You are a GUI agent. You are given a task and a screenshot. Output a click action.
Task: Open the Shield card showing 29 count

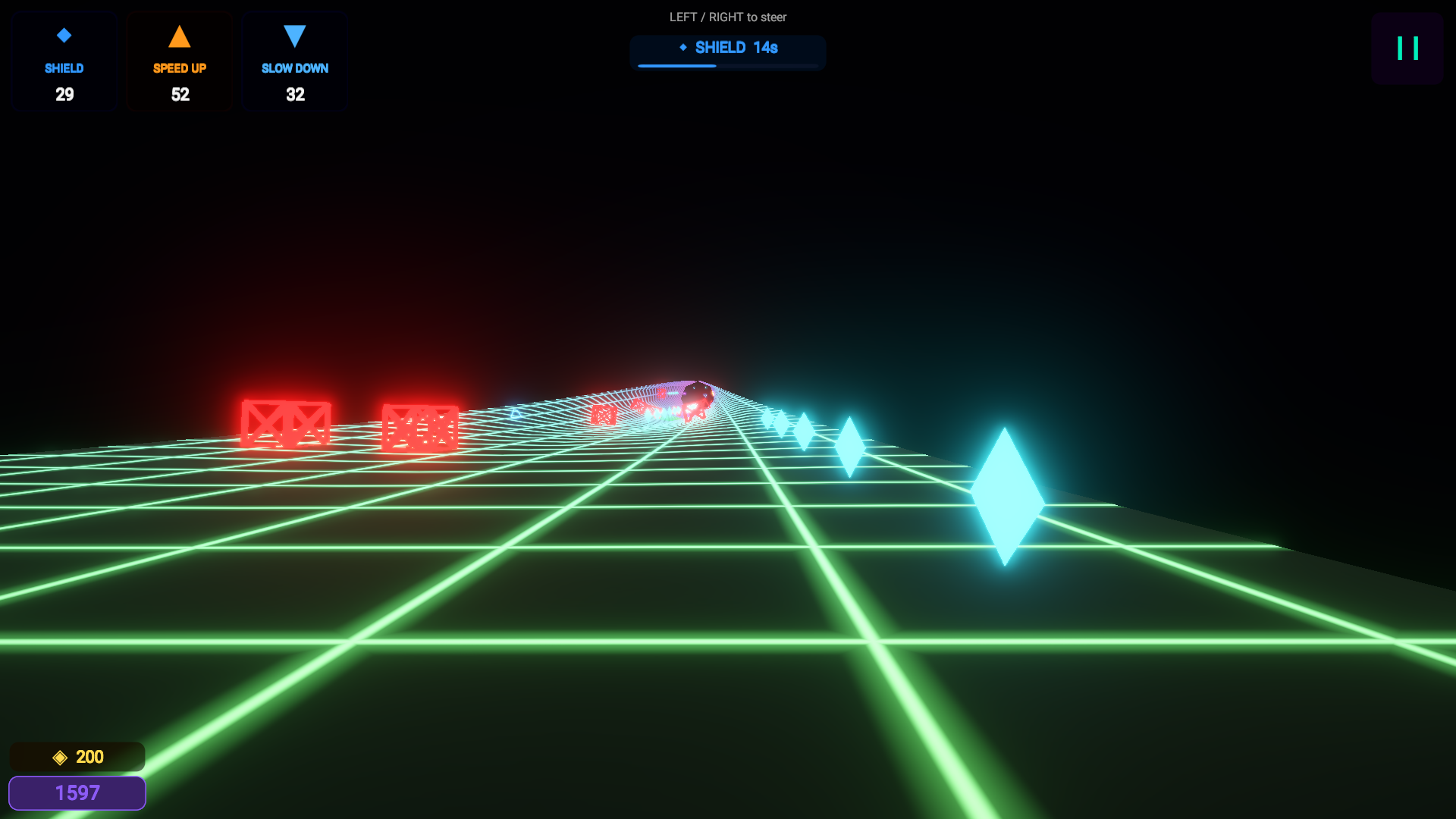pyautogui.click(x=64, y=61)
